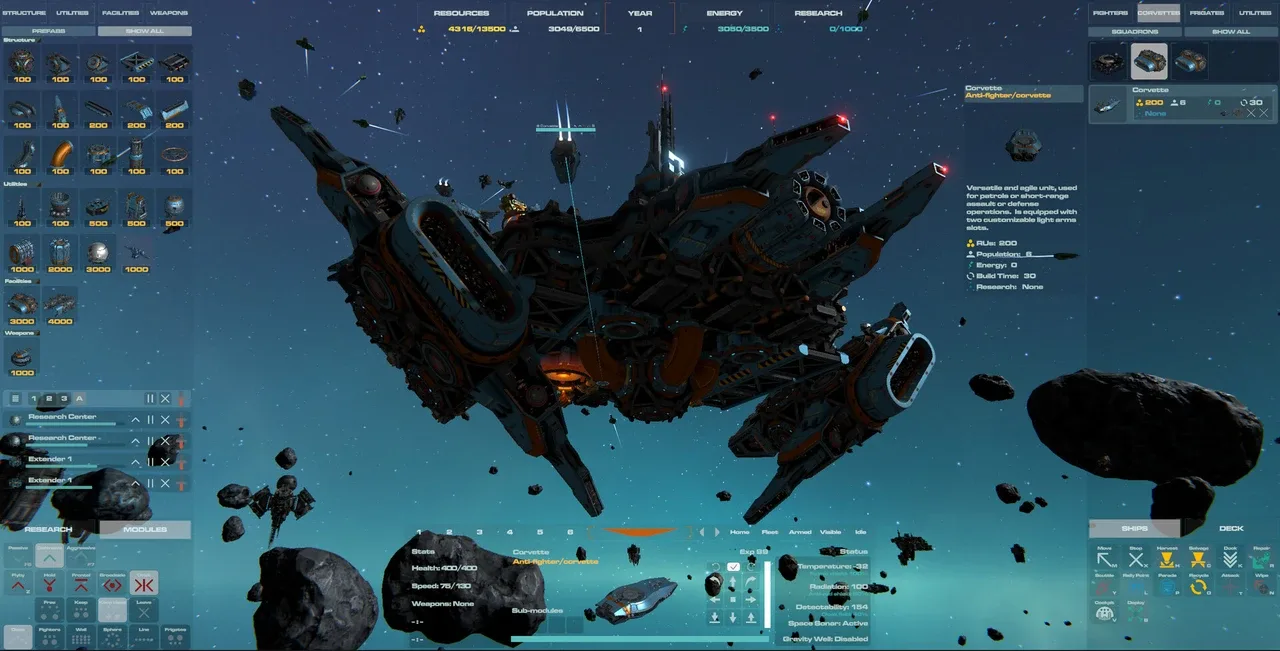Jump camera to Home

click(739, 532)
